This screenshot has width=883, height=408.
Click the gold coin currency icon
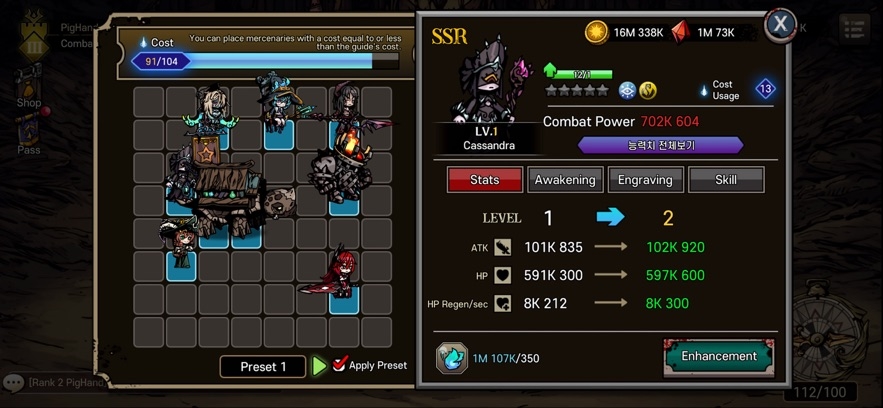pyautogui.click(x=596, y=32)
